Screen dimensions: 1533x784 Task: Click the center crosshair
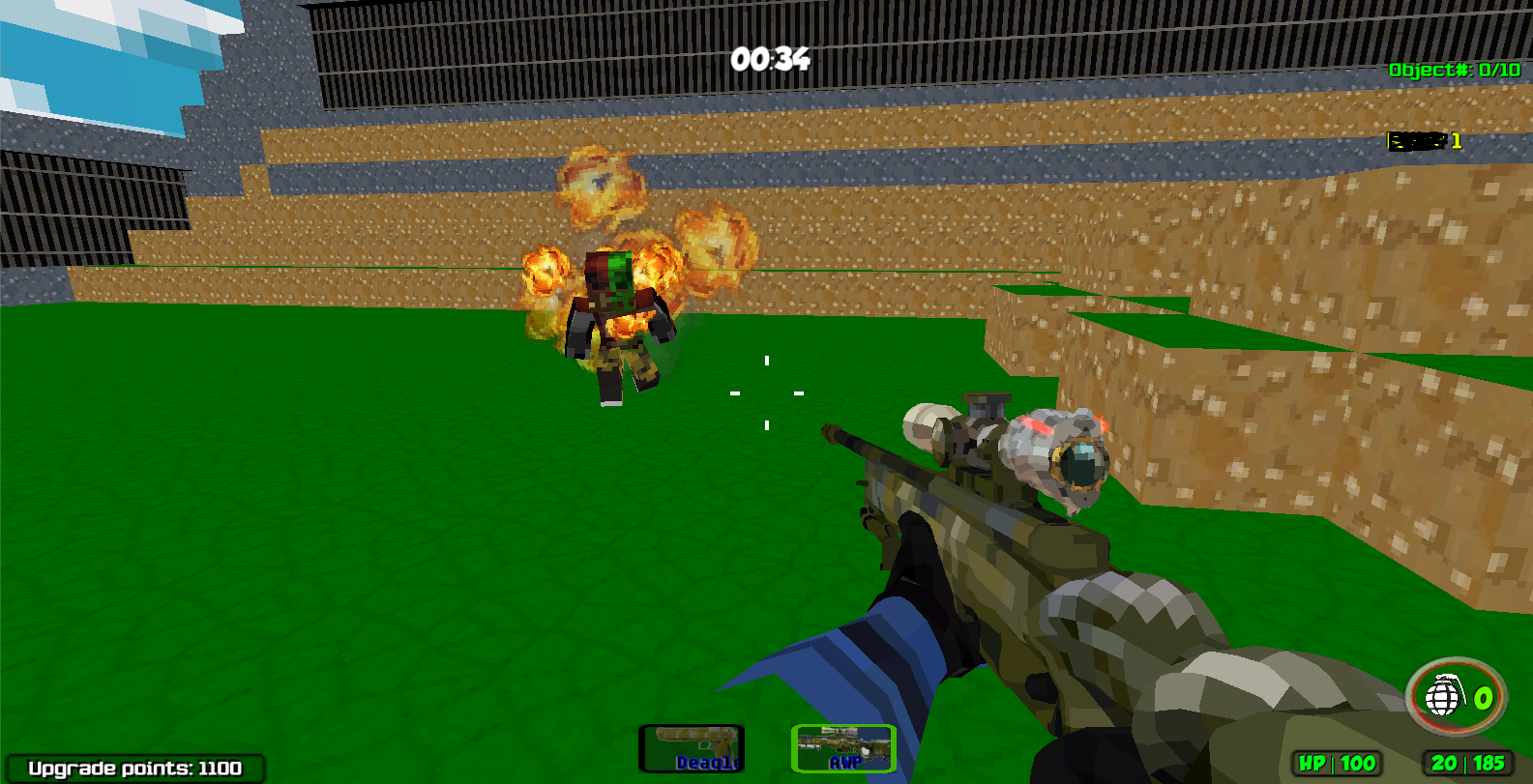(766, 392)
